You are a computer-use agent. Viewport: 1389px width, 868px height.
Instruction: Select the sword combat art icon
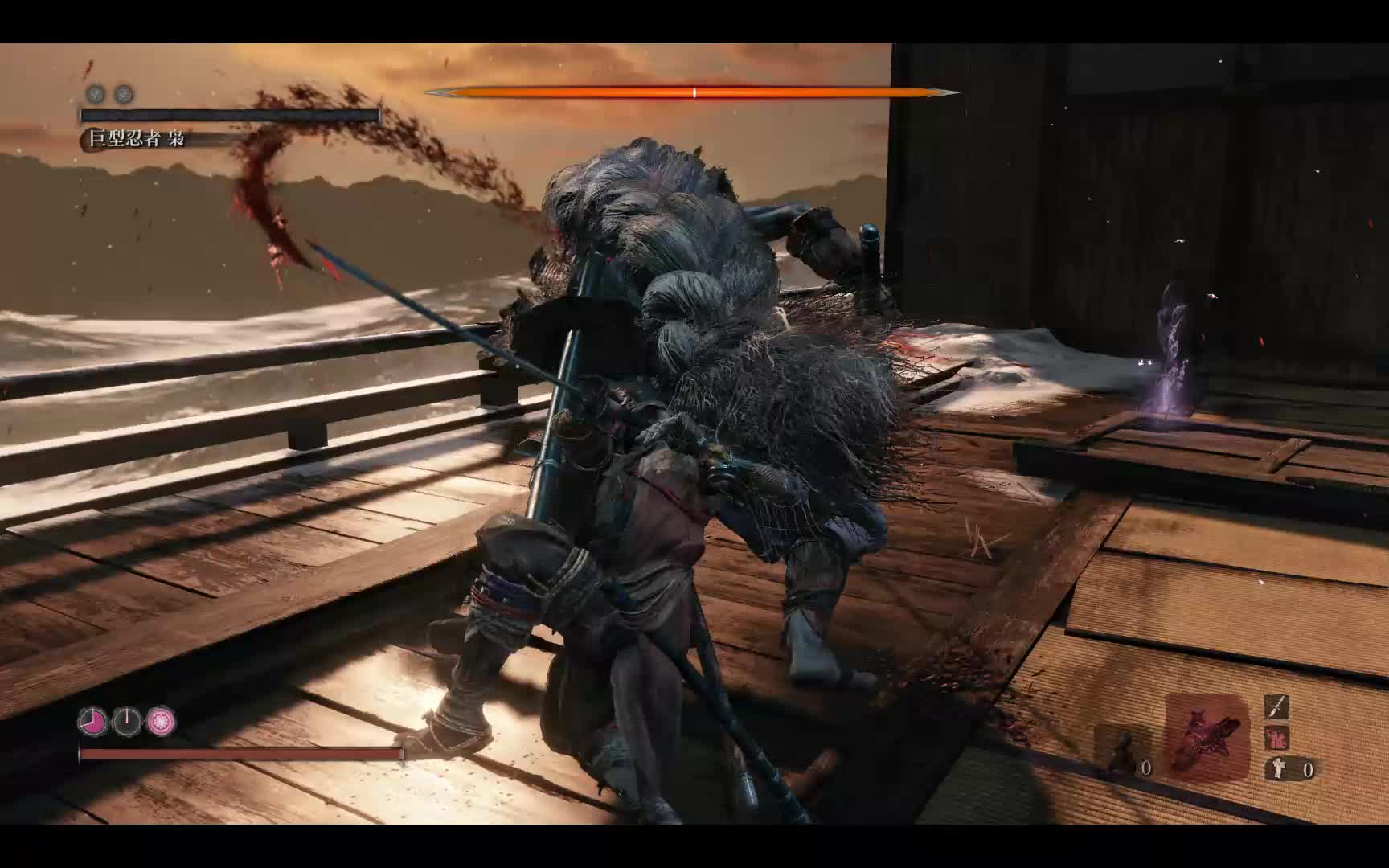(x=1276, y=706)
